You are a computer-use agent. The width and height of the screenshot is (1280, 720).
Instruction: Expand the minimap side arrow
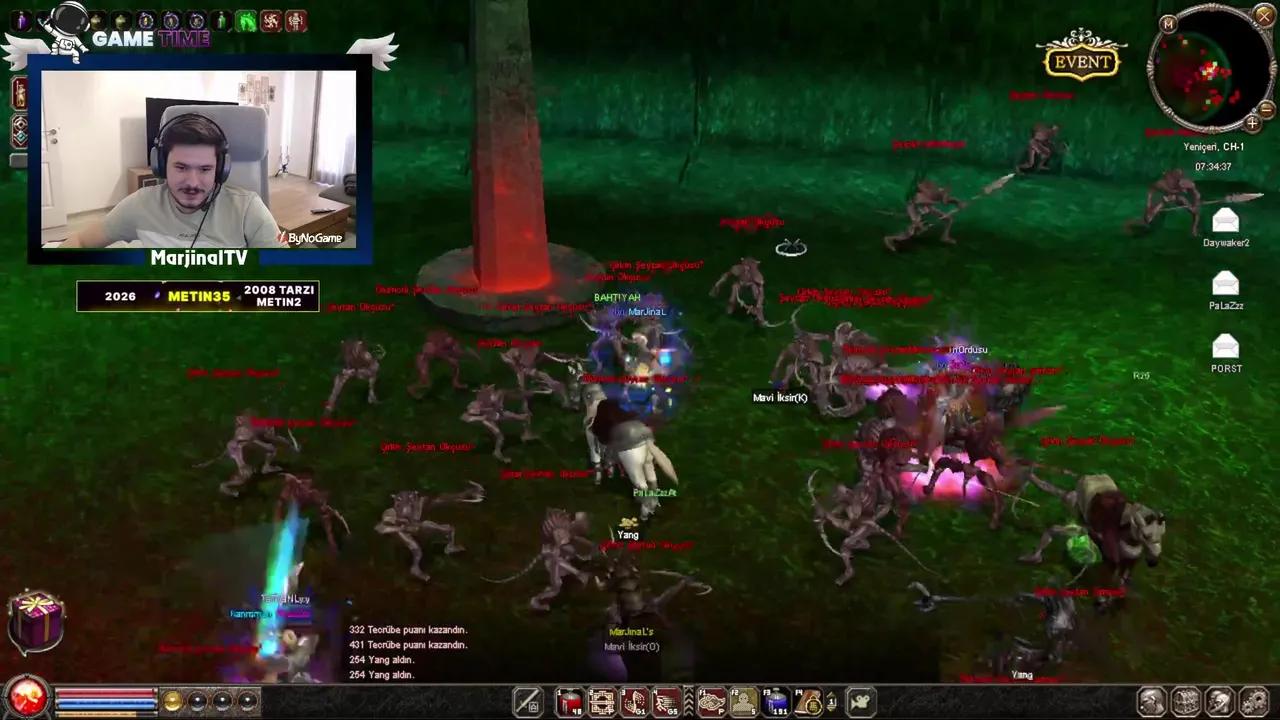1266,110
